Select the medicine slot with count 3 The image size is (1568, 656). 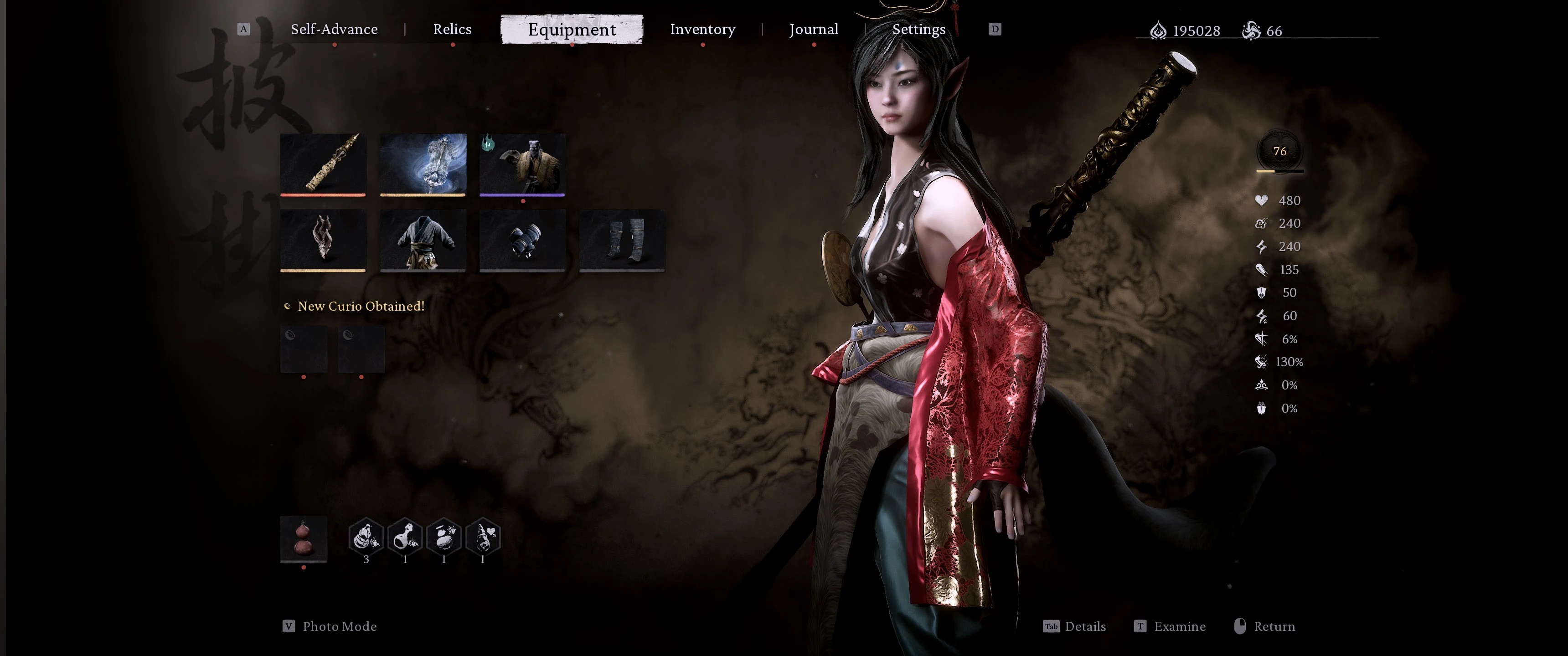(366, 538)
